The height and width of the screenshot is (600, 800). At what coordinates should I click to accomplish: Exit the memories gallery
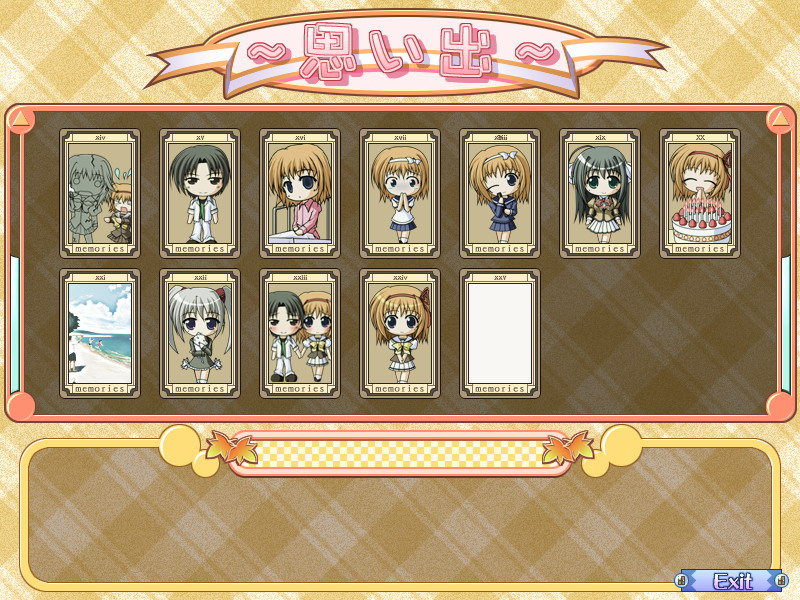tap(733, 580)
